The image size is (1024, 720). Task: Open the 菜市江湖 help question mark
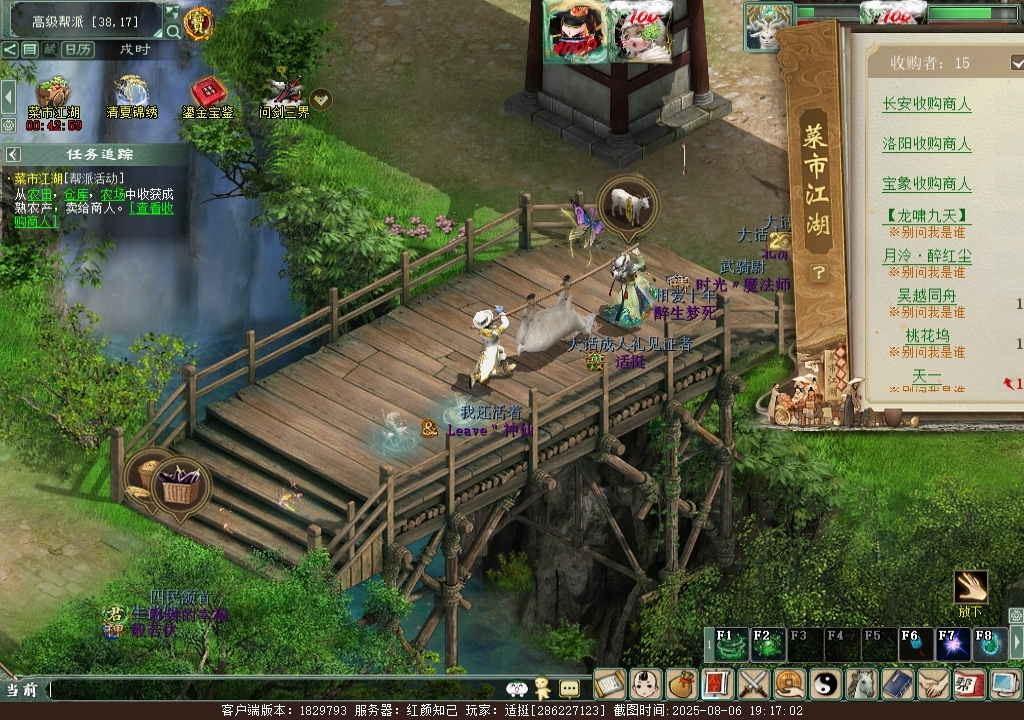[x=818, y=273]
